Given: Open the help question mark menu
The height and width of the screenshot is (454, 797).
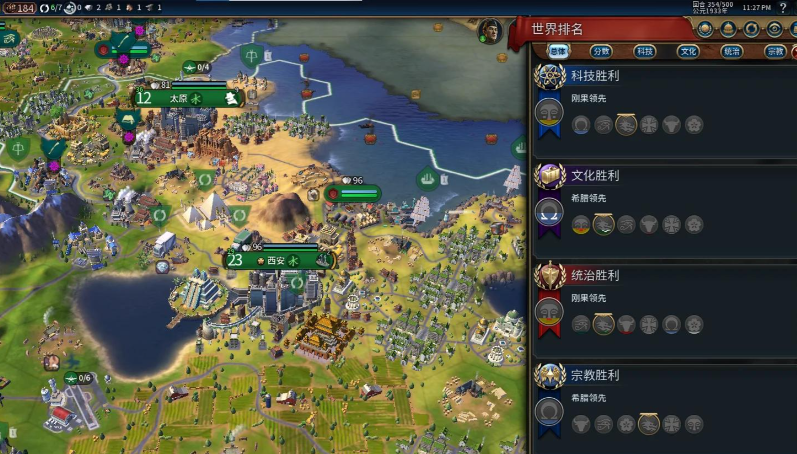Looking at the screenshot, I should (x=783, y=8).
